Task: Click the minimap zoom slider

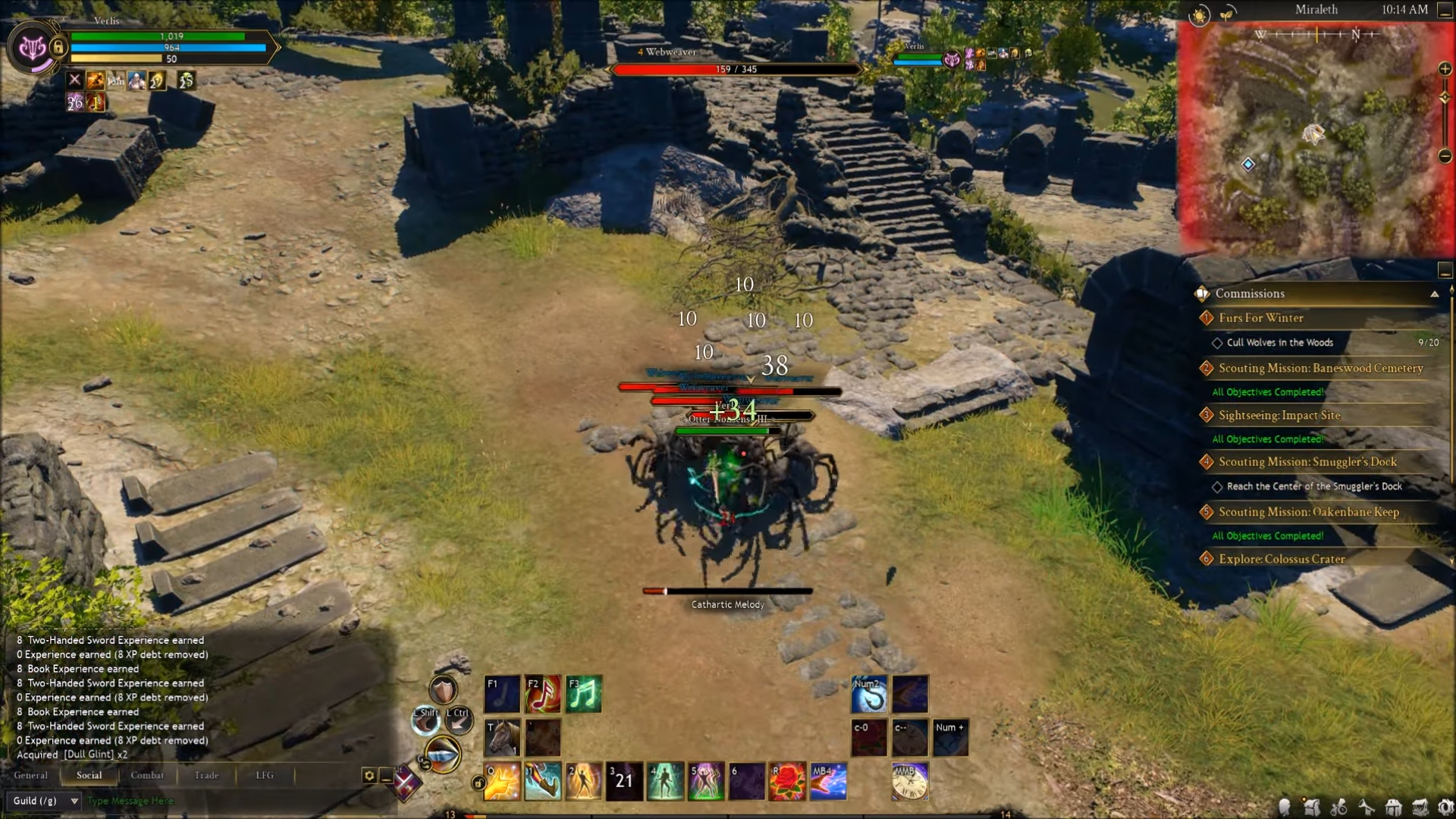Action: (x=1445, y=97)
